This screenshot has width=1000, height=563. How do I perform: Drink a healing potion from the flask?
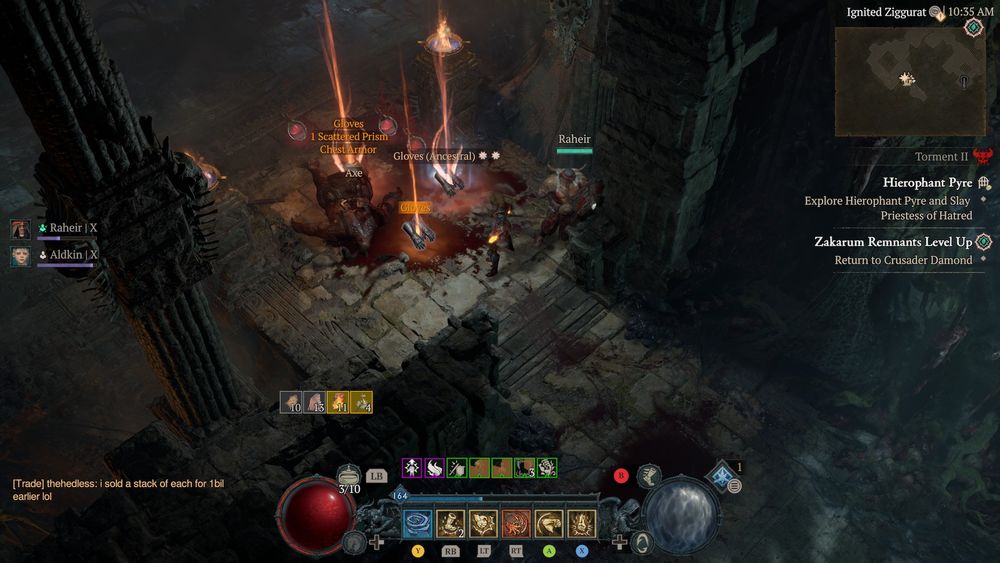pos(348,477)
